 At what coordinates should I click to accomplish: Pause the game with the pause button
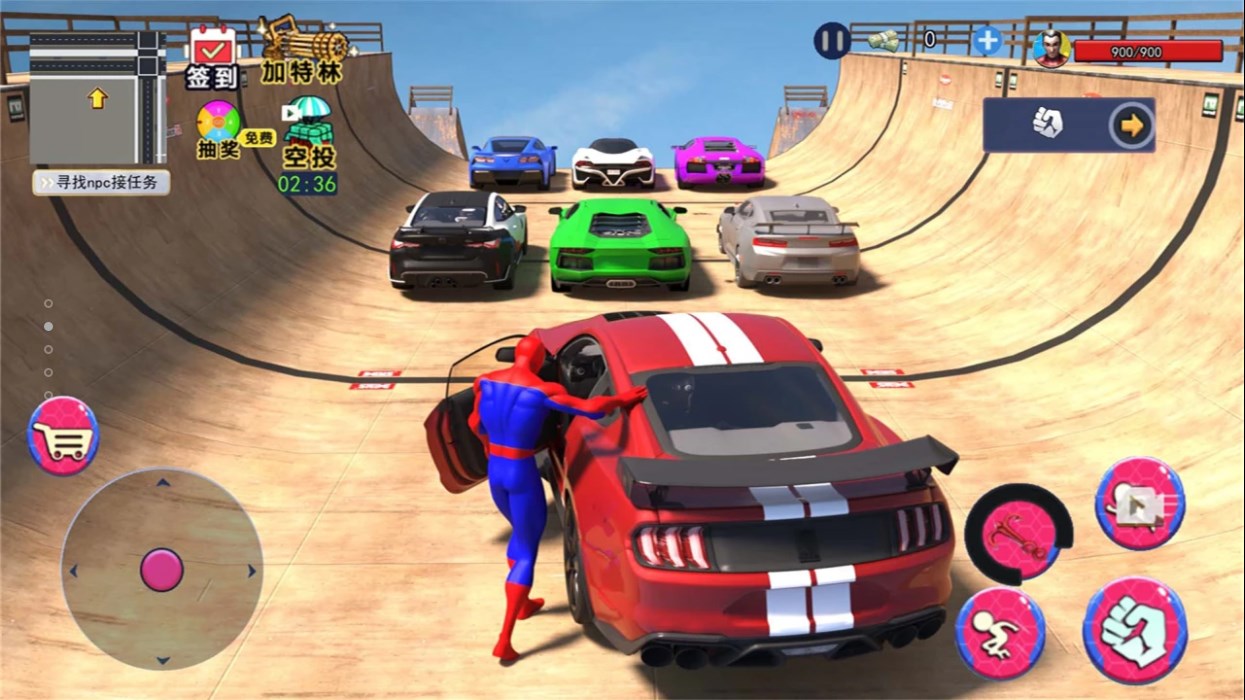click(831, 41)
